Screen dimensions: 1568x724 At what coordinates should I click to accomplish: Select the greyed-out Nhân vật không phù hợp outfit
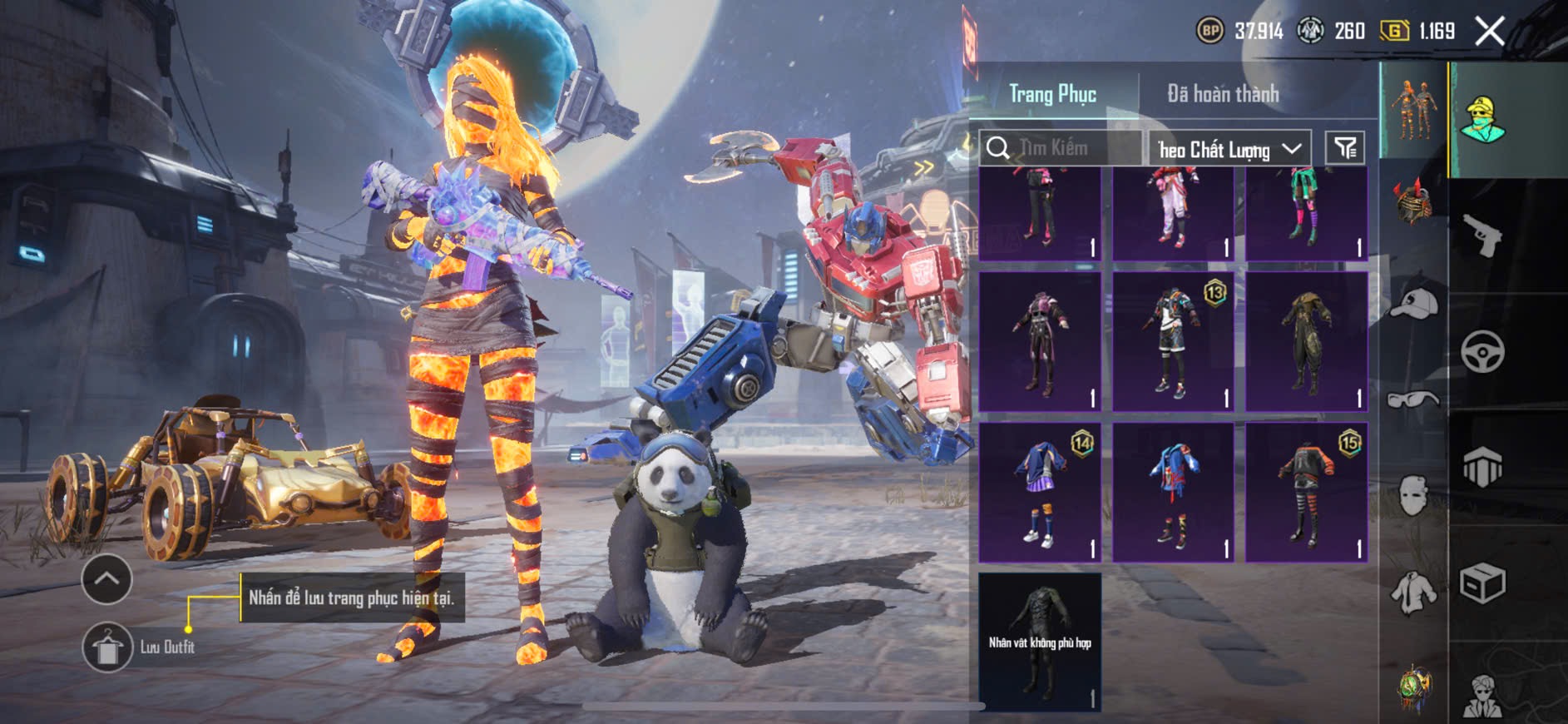pos(1040,642)
